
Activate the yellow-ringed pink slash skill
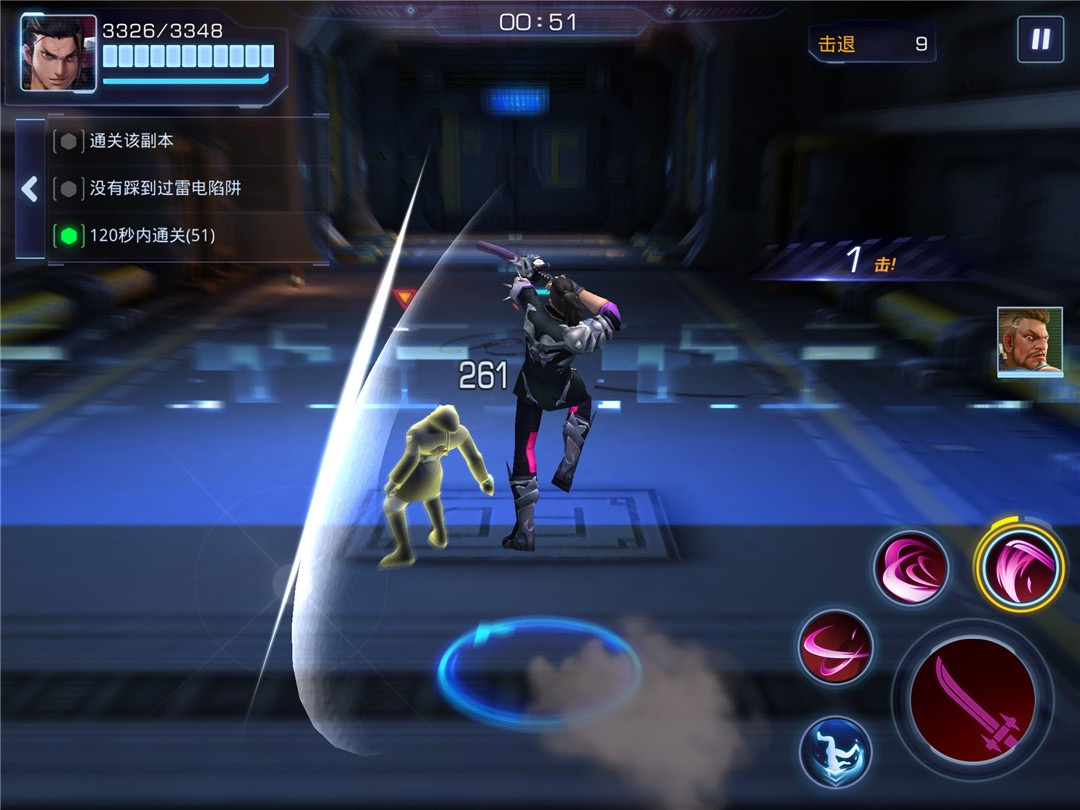(x=1020, y=567)
